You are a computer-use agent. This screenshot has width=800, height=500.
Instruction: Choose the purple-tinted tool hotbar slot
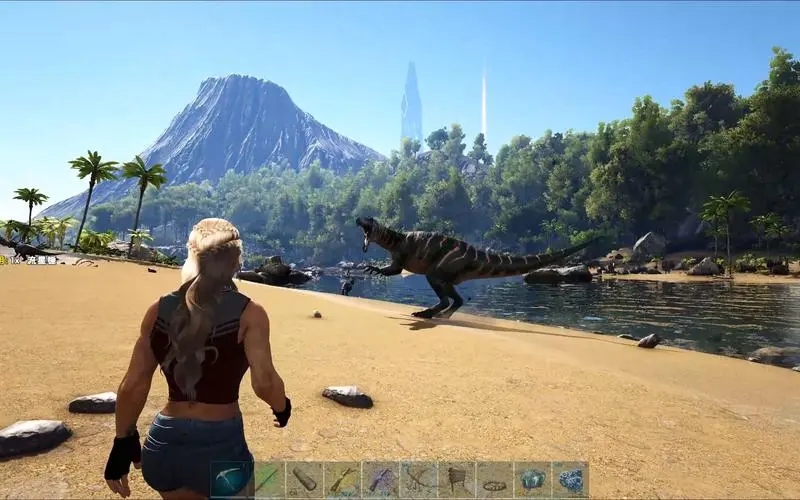[x=380, y=479]
